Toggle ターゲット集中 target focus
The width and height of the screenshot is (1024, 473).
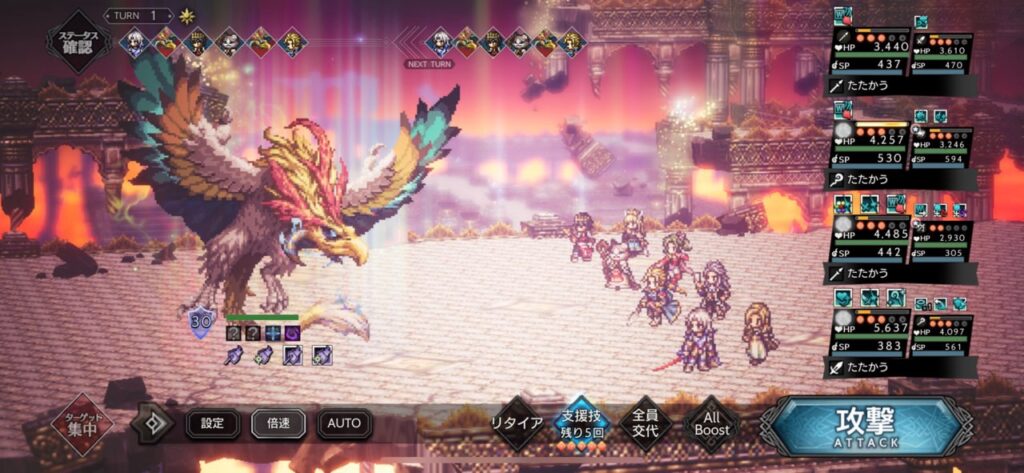(82, 424)
